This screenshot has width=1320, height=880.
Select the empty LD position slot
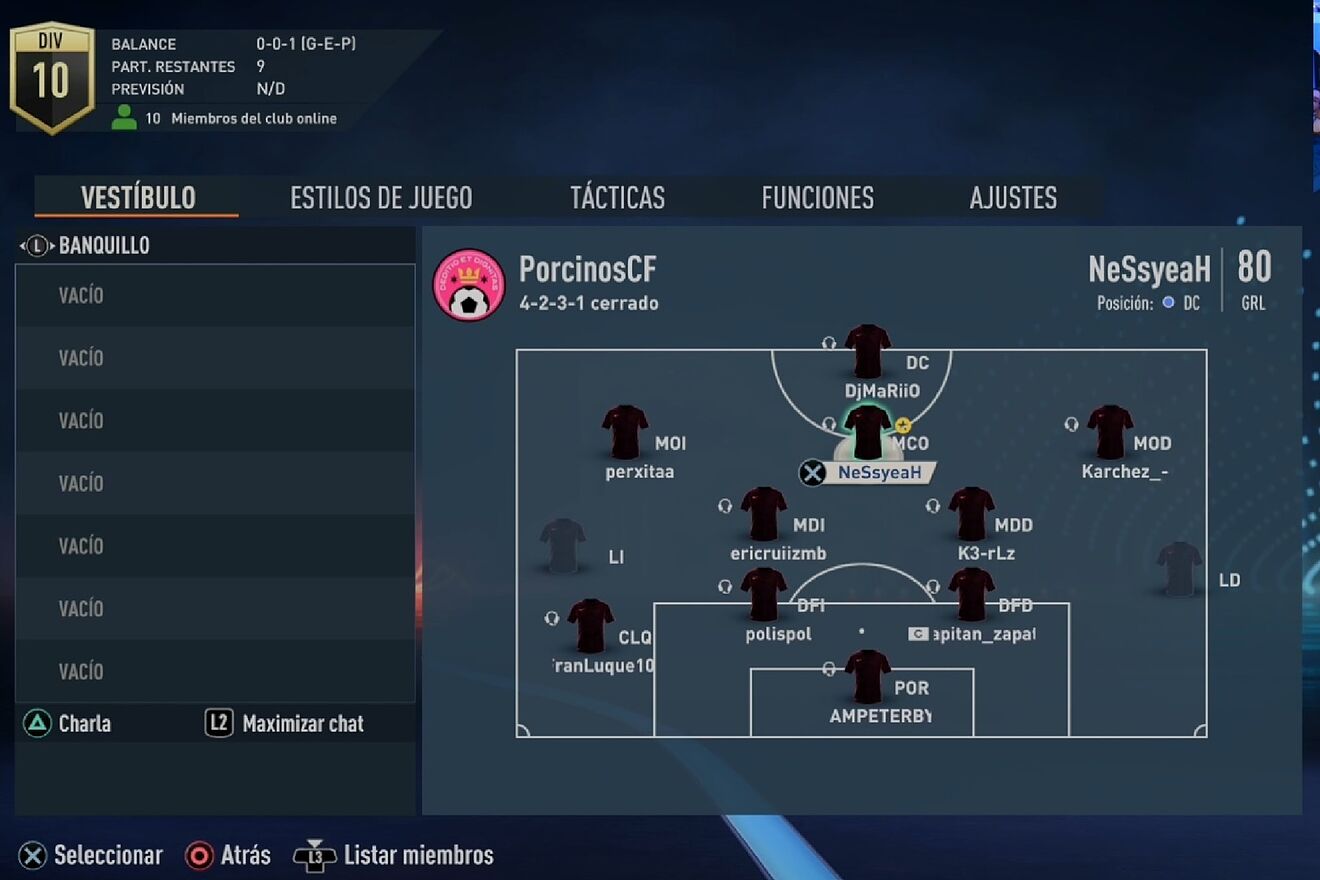pyautogui.click(x=1180, y=569)
